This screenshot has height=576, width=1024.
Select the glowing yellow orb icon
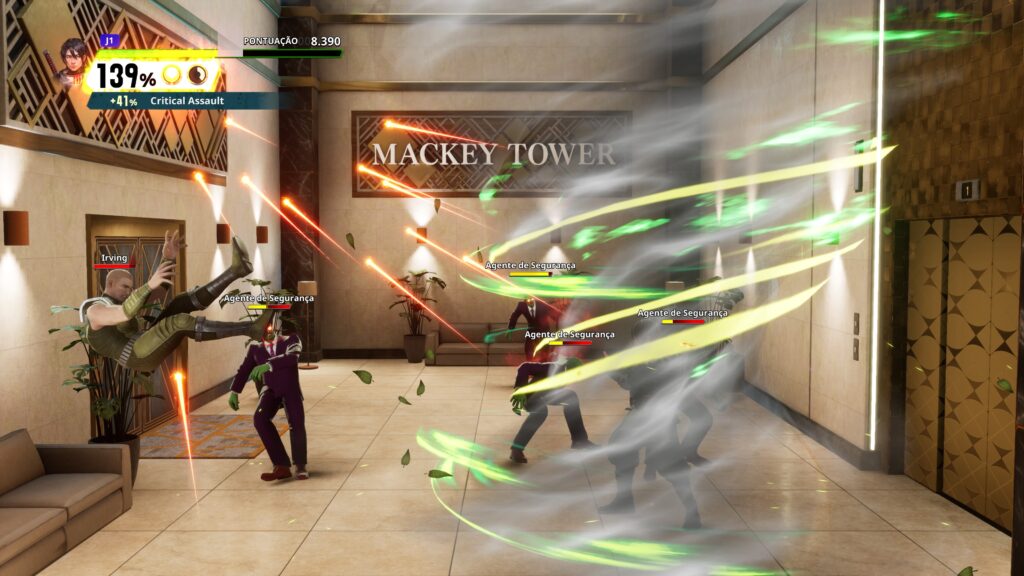click(172, 76)
